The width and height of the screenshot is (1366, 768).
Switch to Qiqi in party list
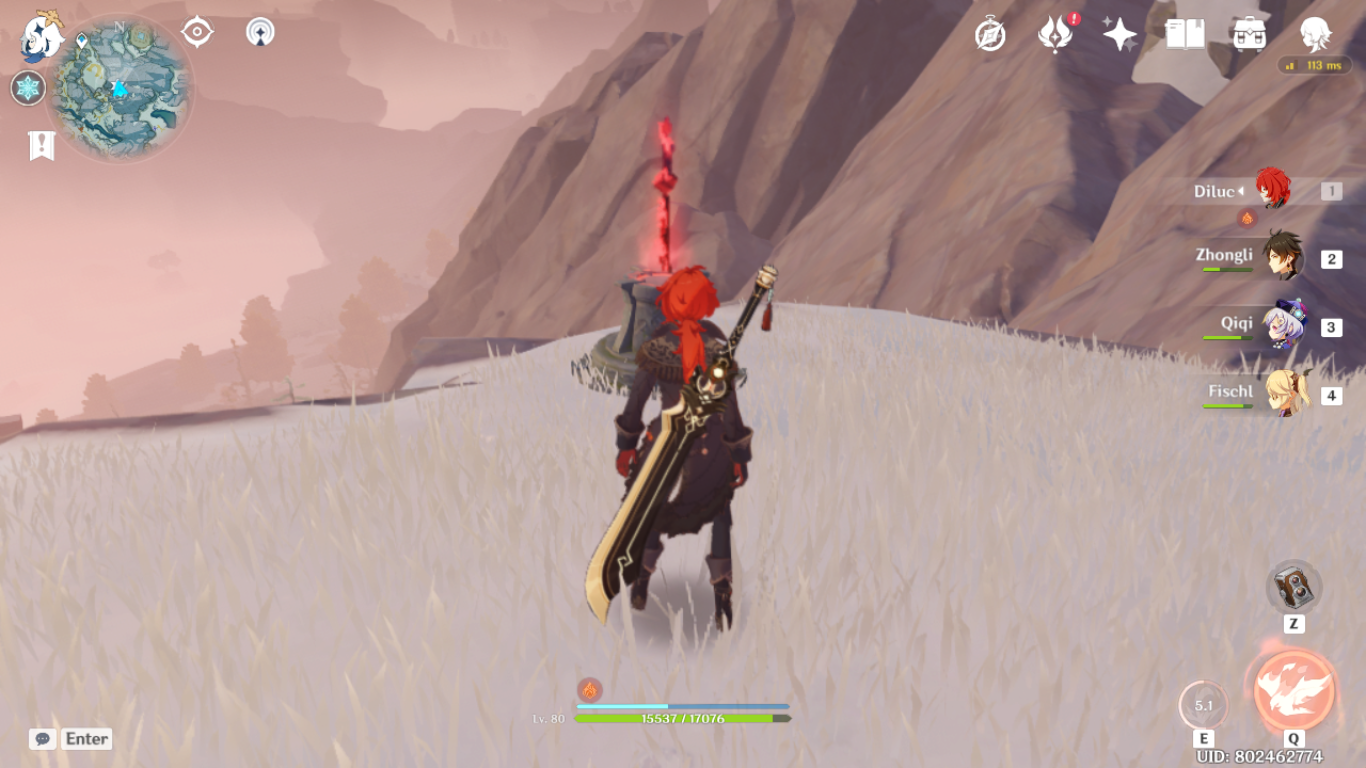pos(1282,326)
